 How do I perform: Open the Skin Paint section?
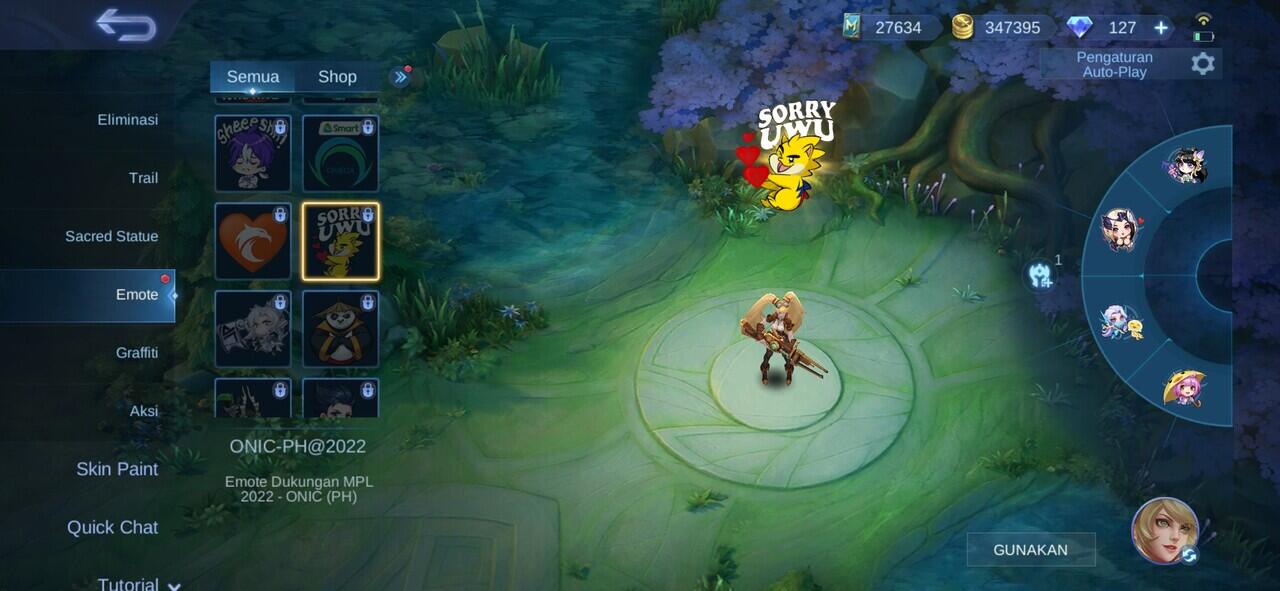point(117,469)
